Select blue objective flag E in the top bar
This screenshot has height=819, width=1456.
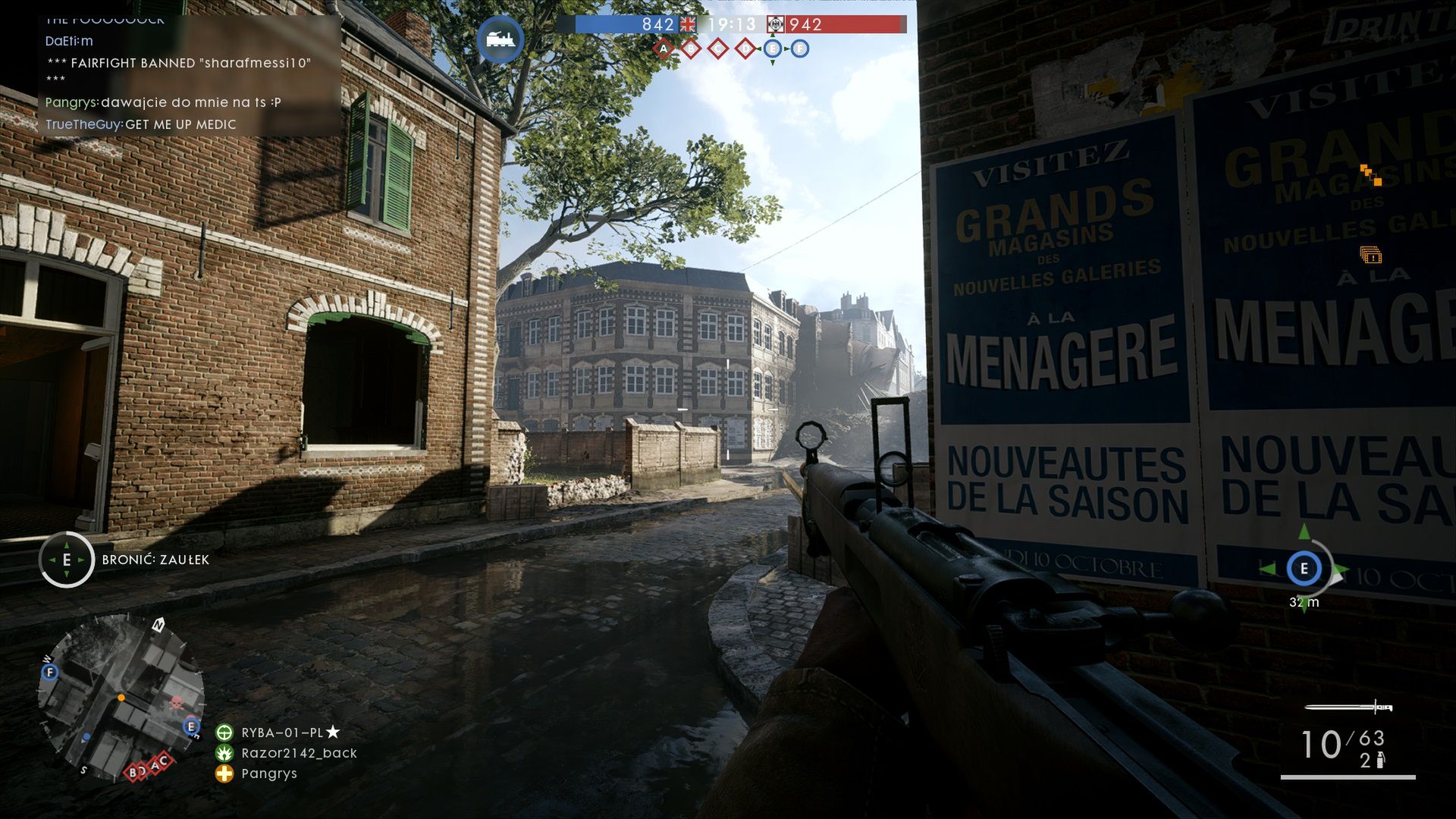(773, 49)
